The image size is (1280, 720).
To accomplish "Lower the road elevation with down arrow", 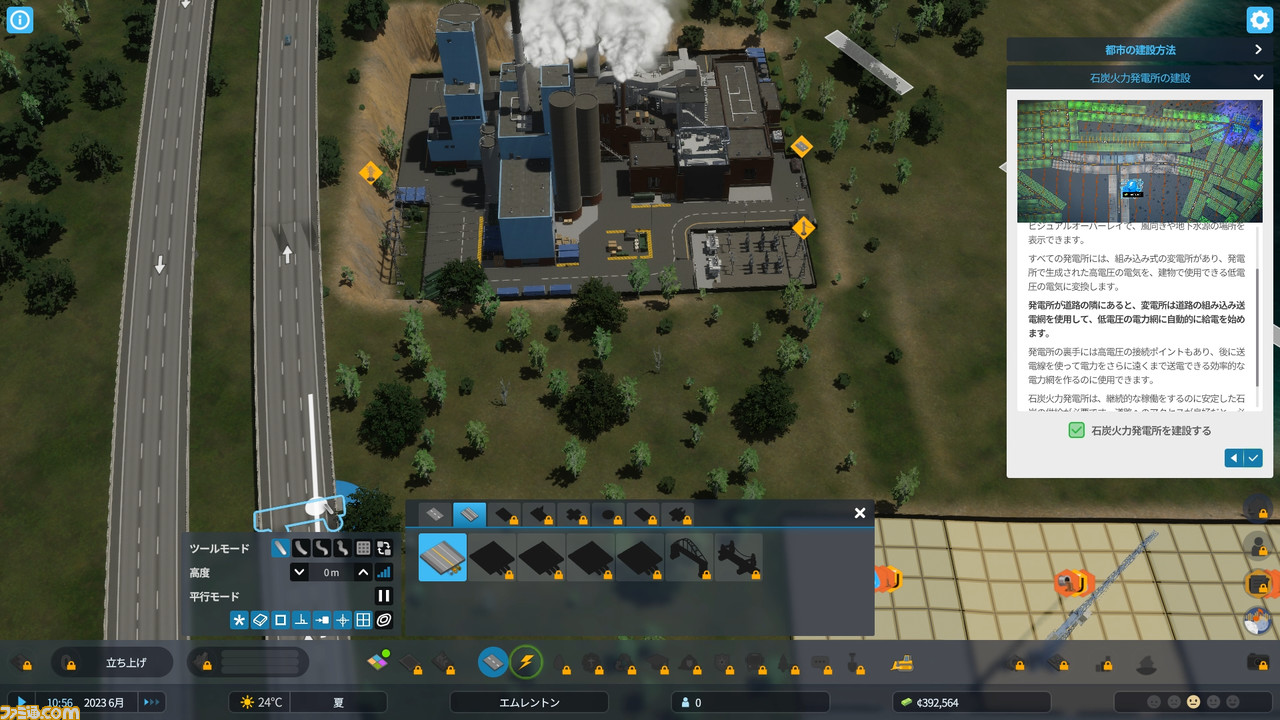I will pos(299,573).
